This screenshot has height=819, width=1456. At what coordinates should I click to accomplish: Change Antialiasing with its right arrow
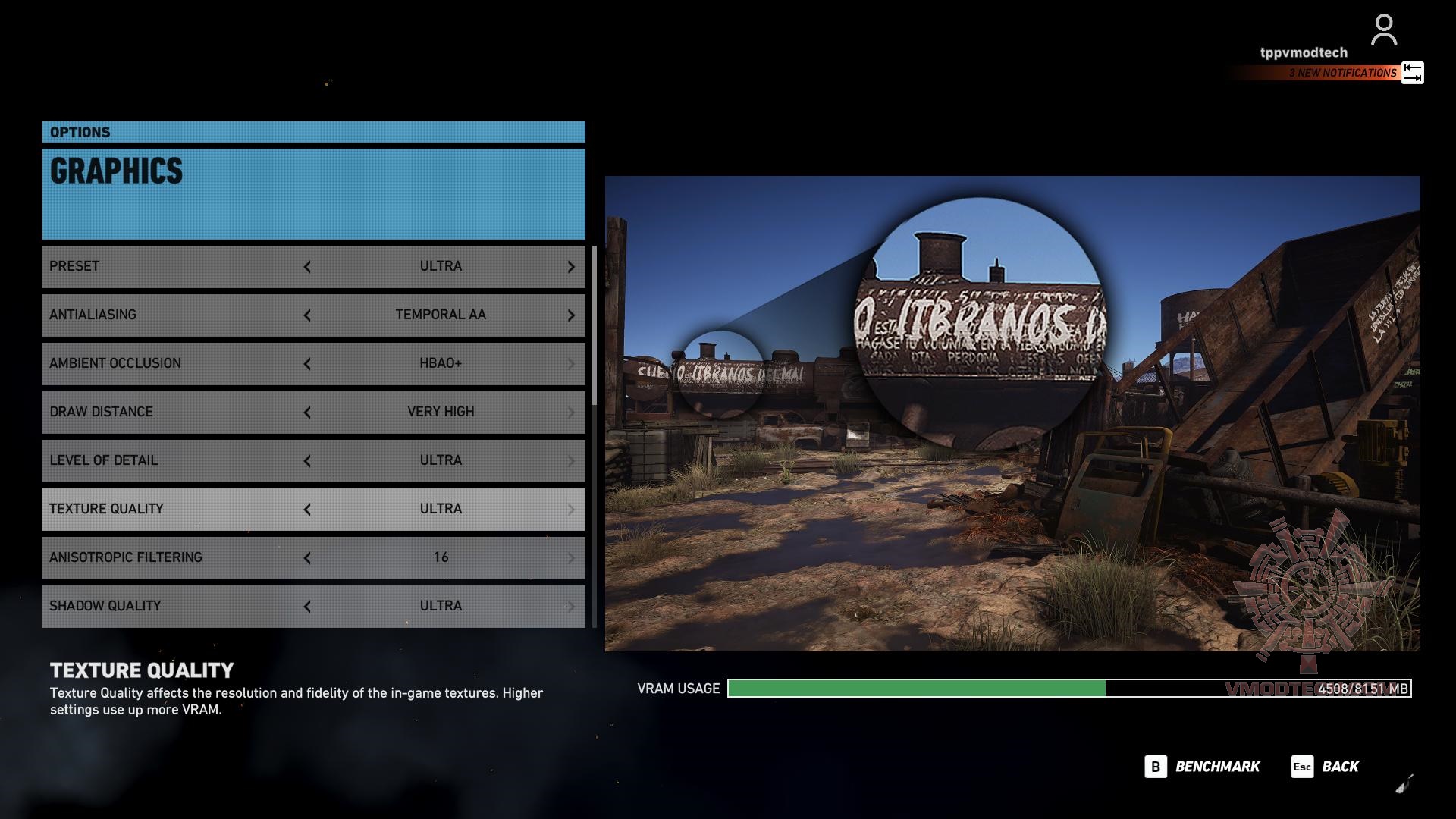[571, 315]
